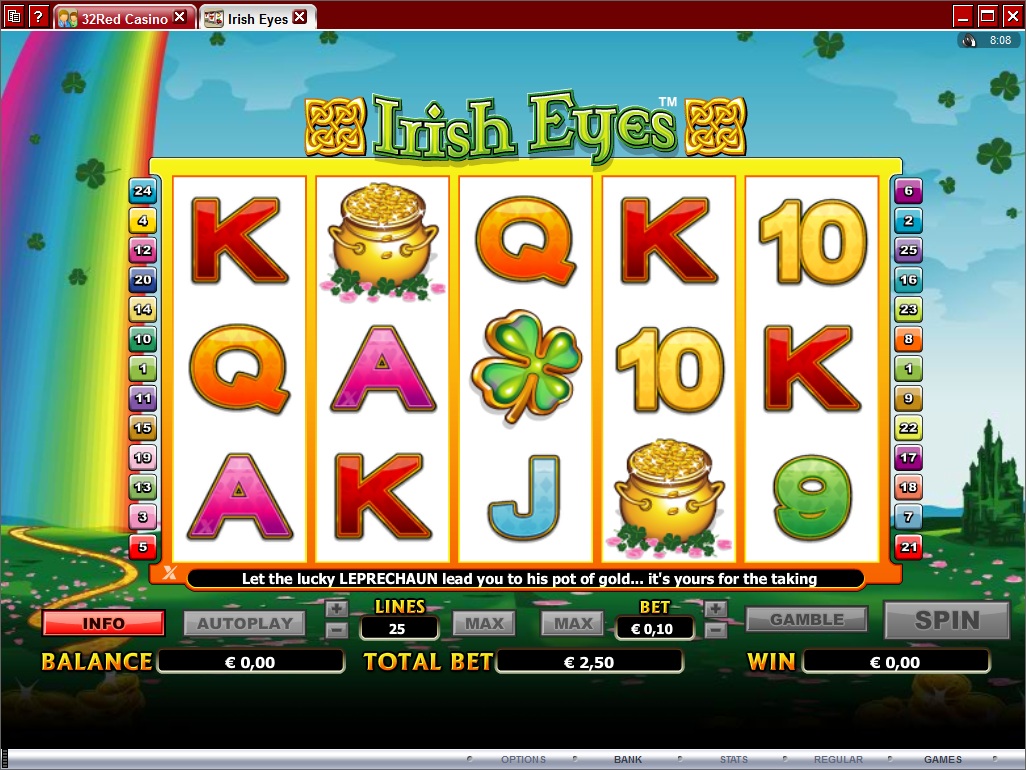Set the MAX bet
This screenshot has width=1026, height=770.
tap(573, 623)
